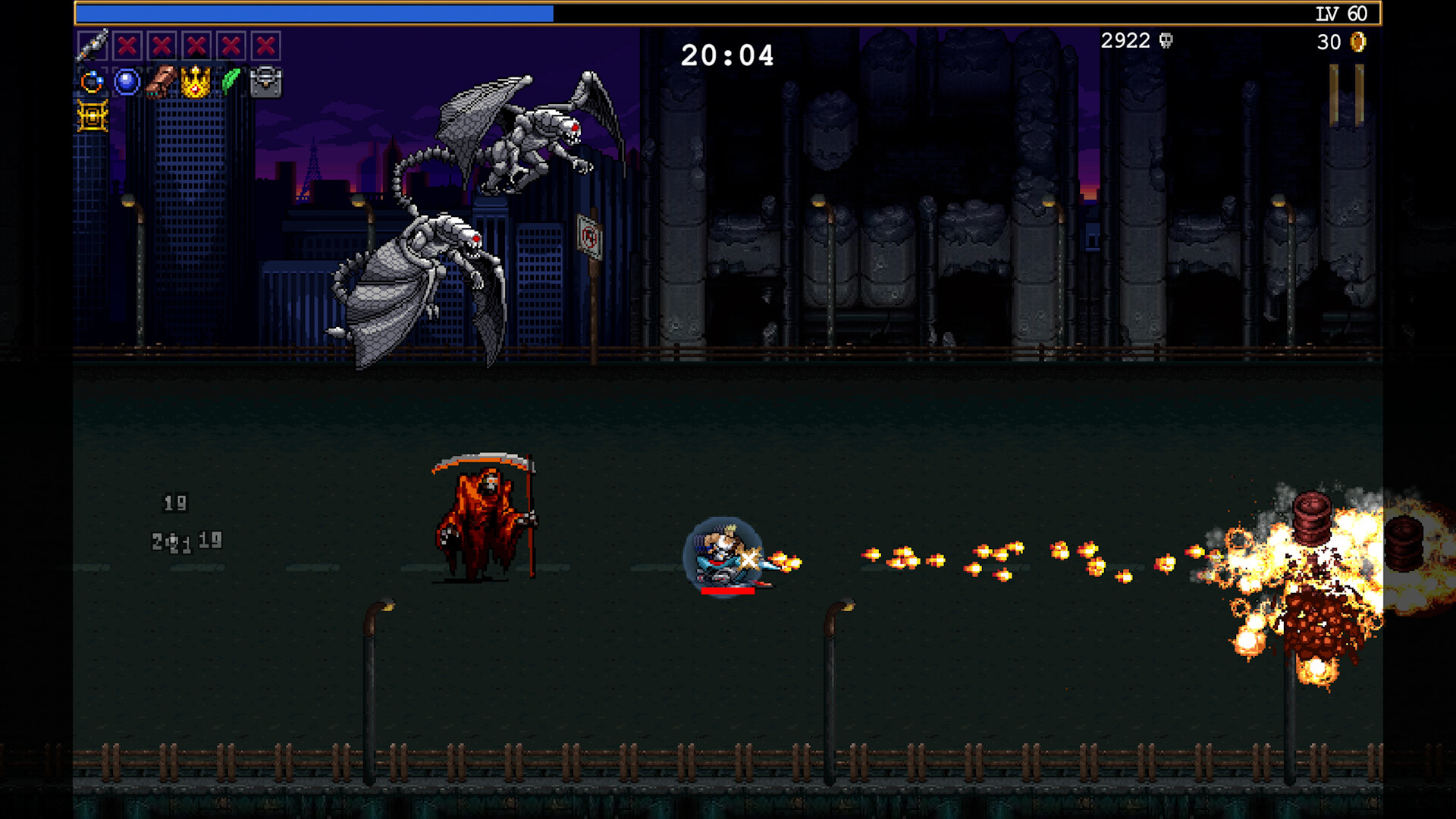Select the green leaf item icon
This screenshot has width=1456, height=819.
230,79
